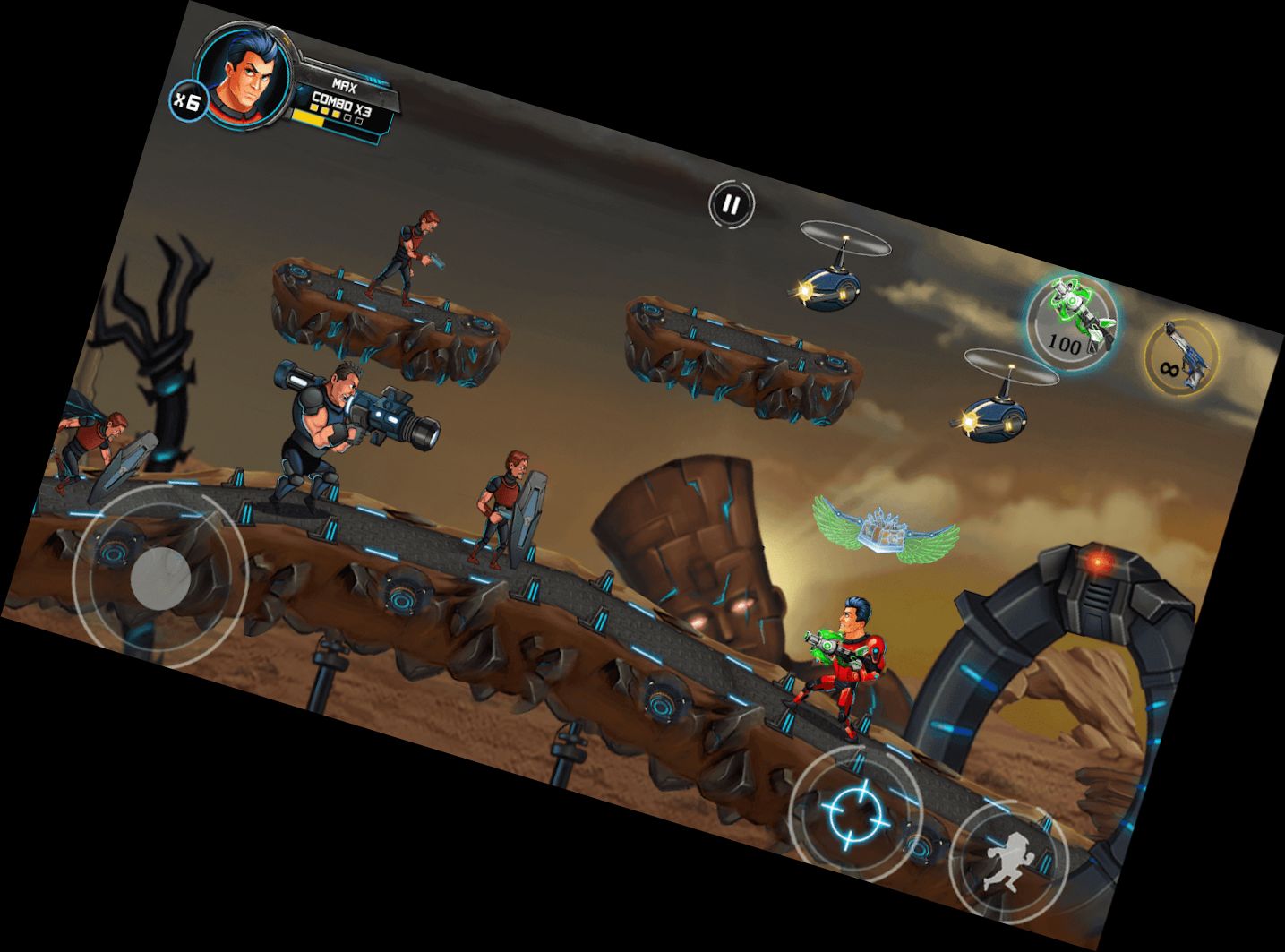This screenshot has height=952, width=1285.
Task: Switch to the infinite-ammo pistol
Action: point(1180,356)
